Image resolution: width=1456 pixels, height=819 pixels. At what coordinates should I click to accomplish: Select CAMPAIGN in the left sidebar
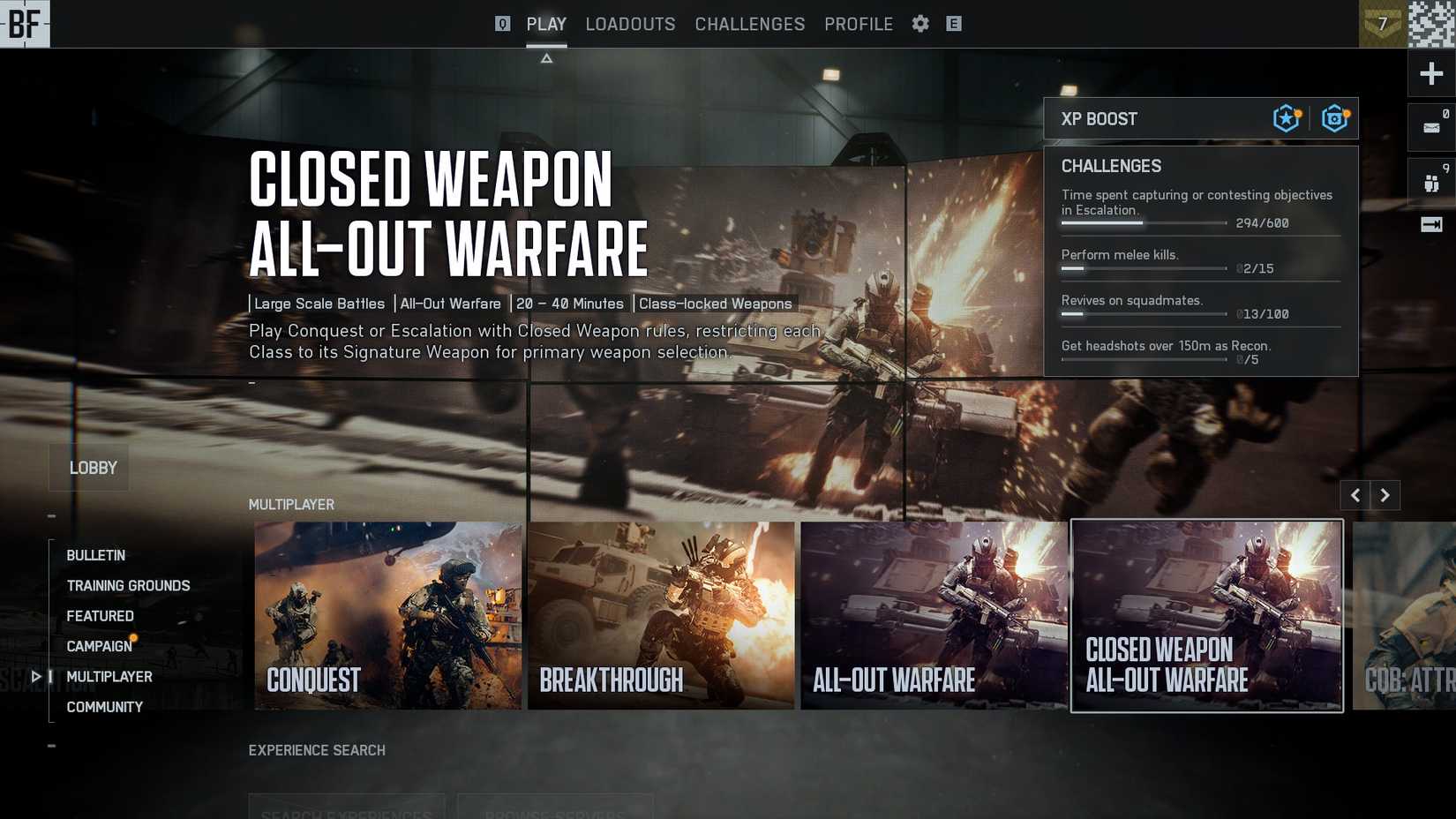tap(98, 646)
